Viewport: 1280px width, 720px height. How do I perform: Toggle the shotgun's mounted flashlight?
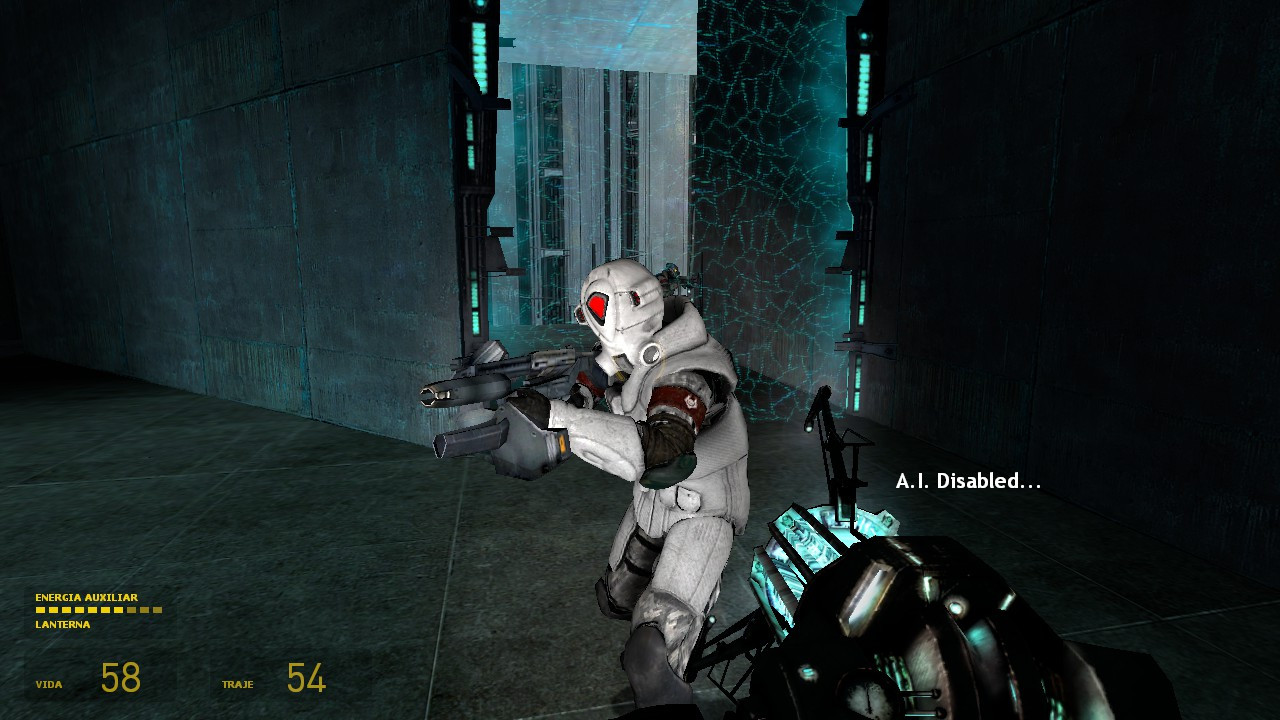pyautogui.click(x=445, y=395)
